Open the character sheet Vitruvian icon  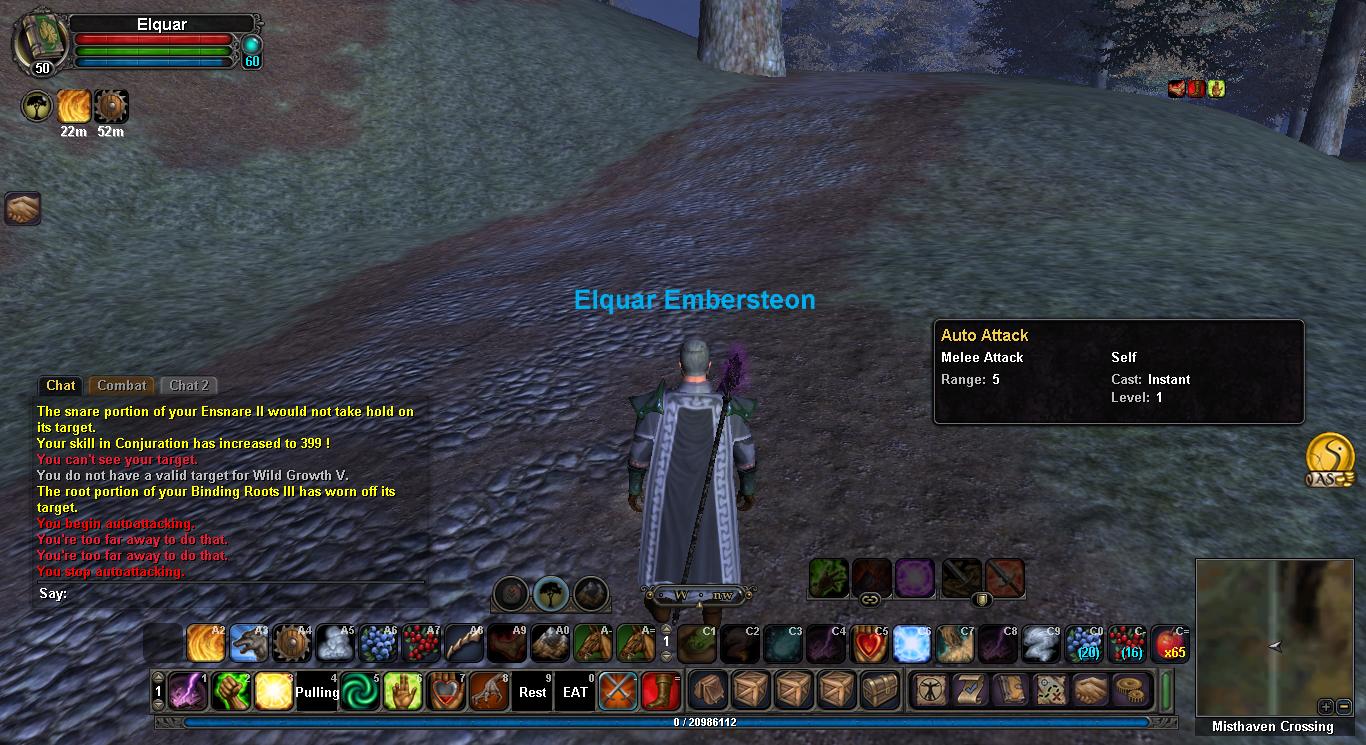tap(930, 691)
